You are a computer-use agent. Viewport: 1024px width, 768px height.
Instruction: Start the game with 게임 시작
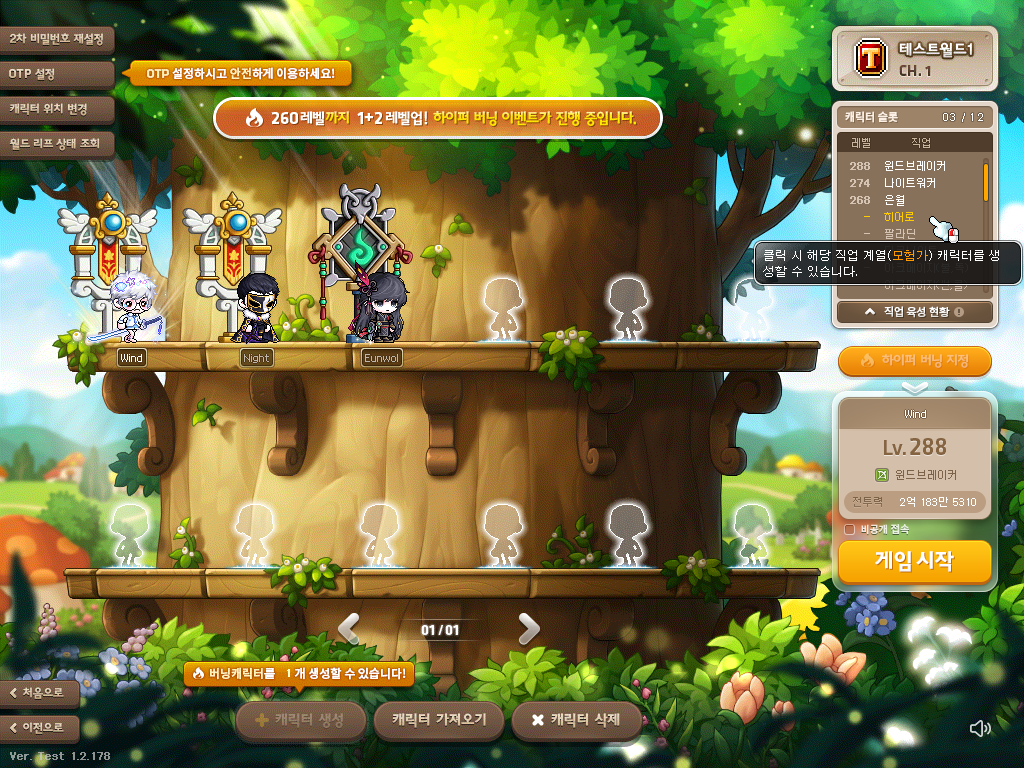click(914, 561)
